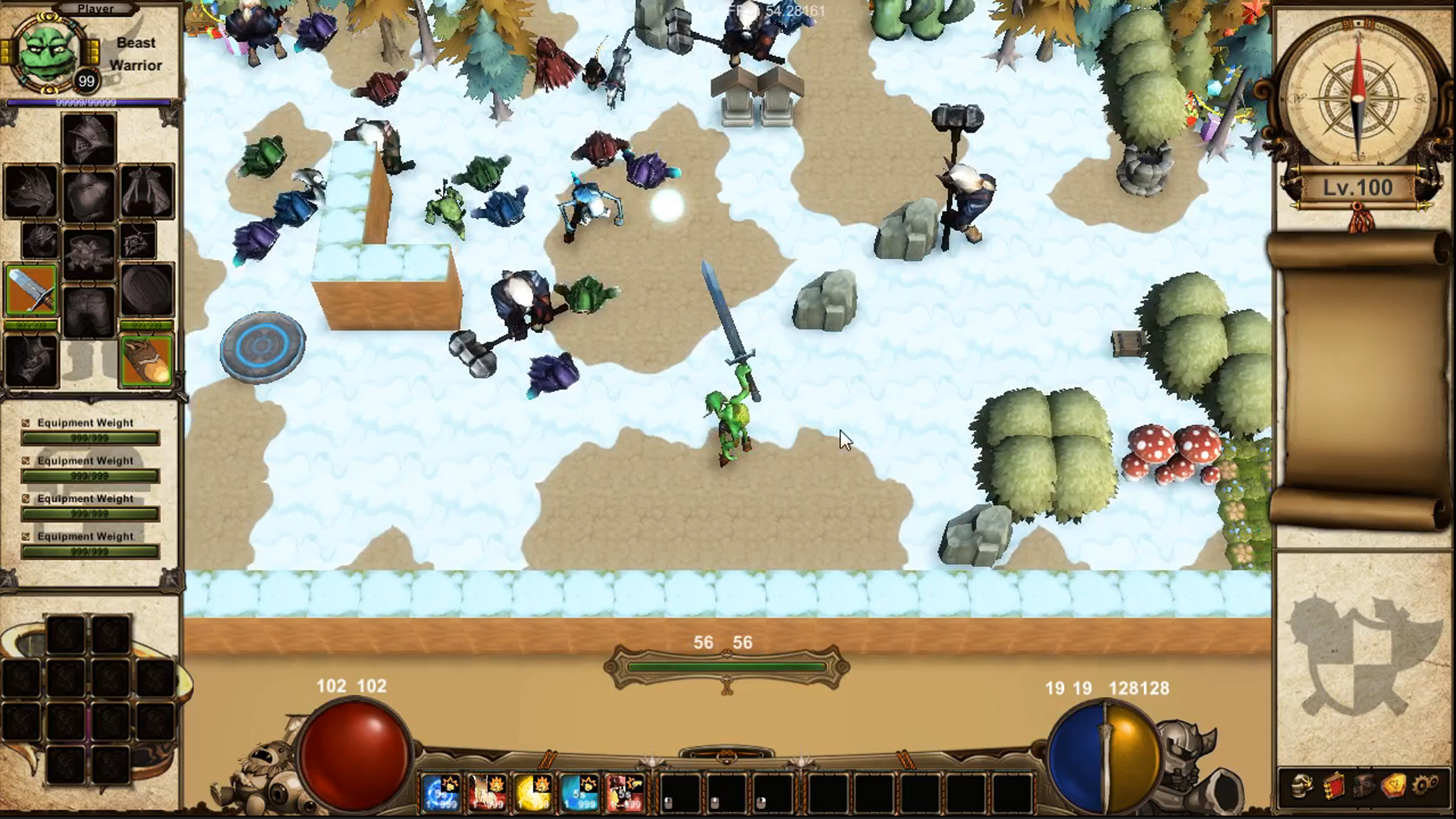Toggle the checkbox next to the second Equipment Weight bar
Screen dimensions: 1456x819
click(x=27, y=460)
